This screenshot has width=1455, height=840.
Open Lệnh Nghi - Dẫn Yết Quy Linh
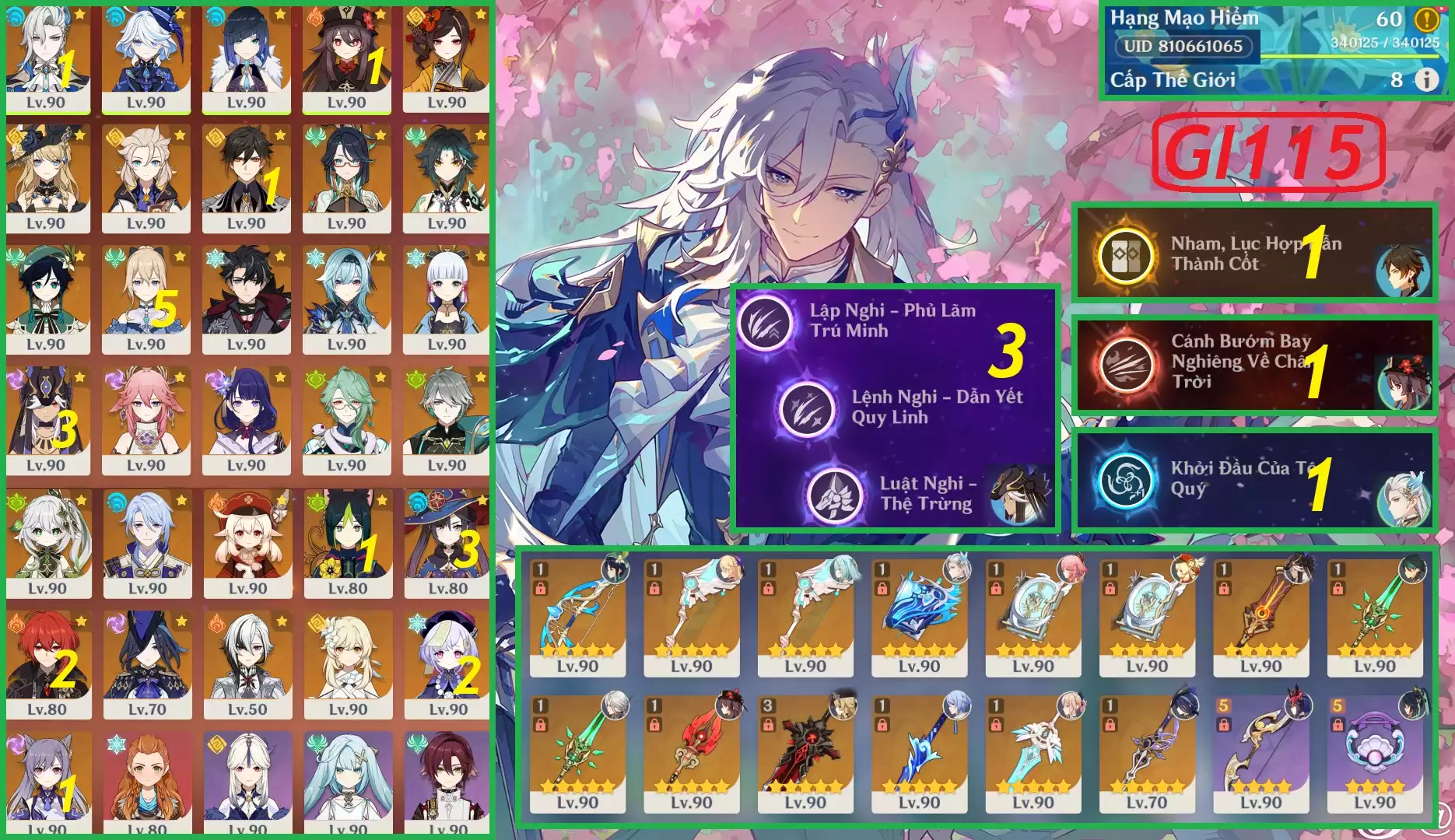pos(807,407)
